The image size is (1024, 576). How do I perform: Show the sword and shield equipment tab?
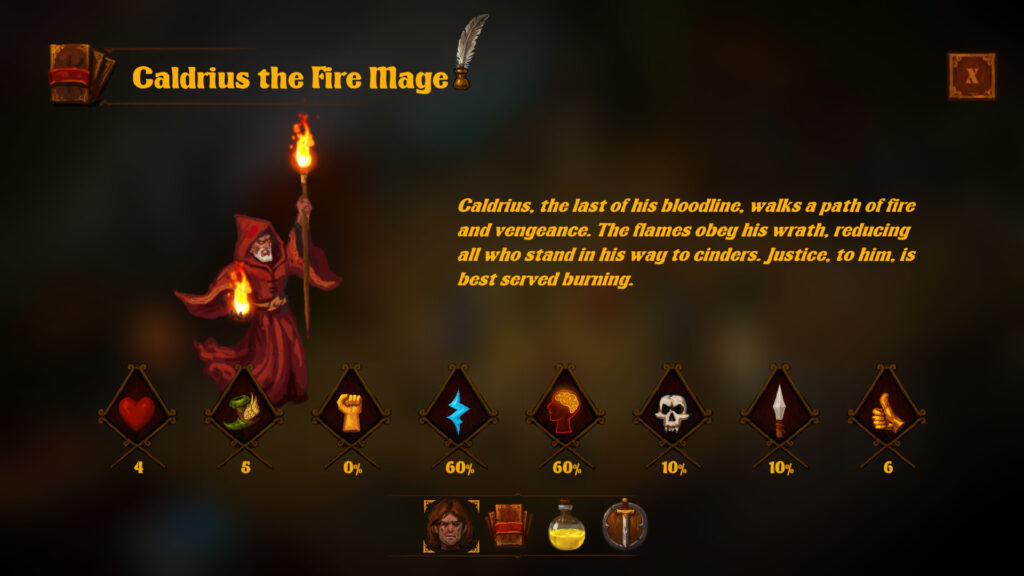(624, 526)
